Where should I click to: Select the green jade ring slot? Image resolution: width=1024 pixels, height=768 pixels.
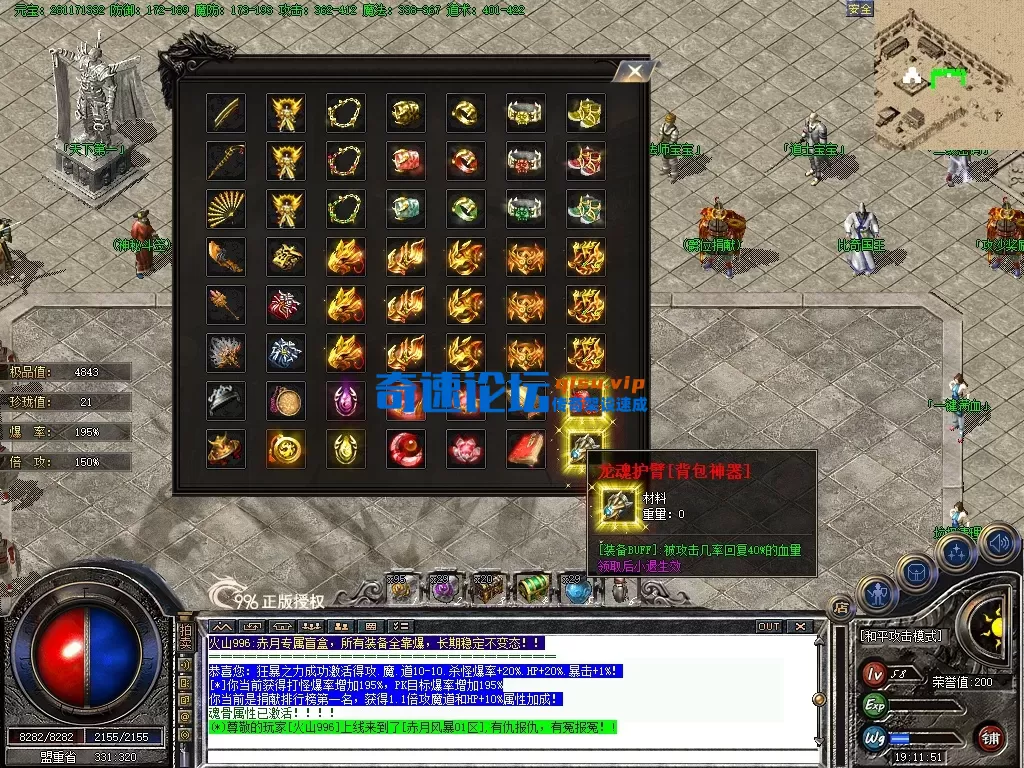tap(465, 209)
